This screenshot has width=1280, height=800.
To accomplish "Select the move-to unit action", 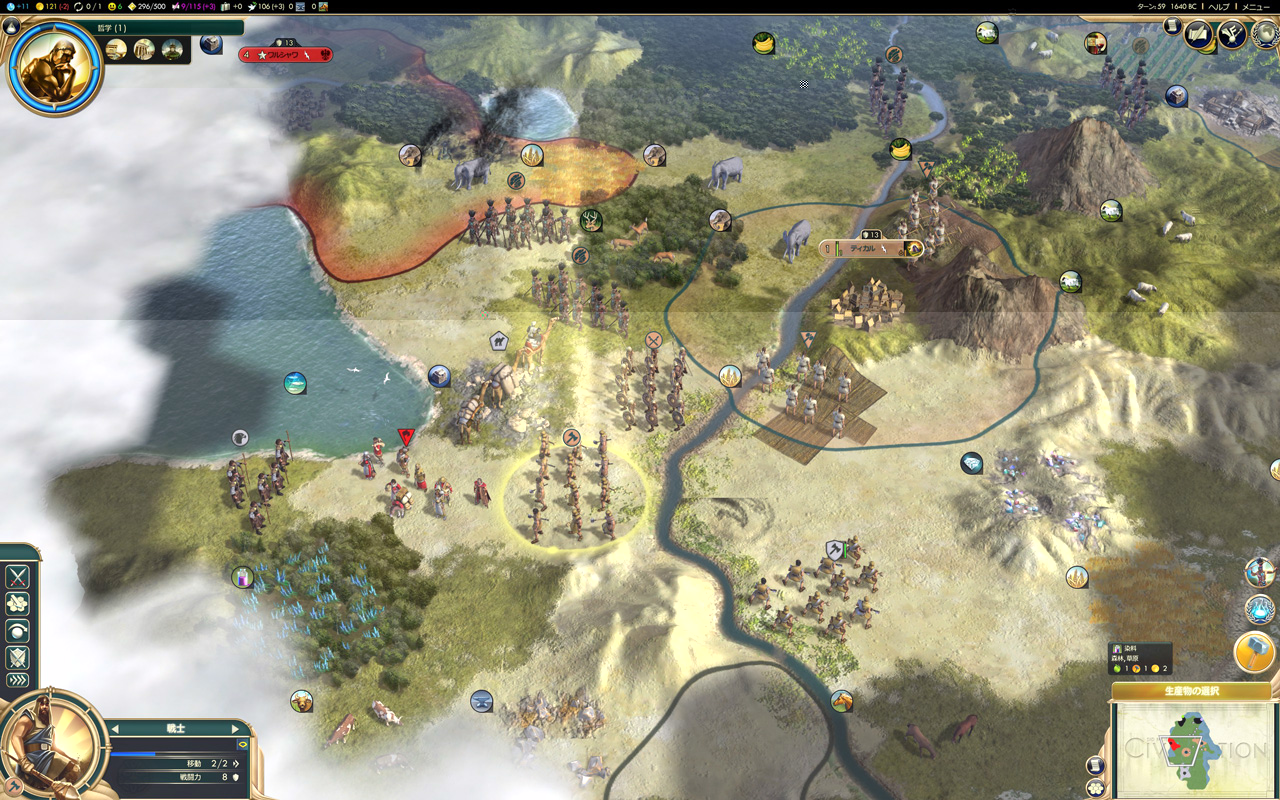I will pyautogui.click(x=18, y=604).
